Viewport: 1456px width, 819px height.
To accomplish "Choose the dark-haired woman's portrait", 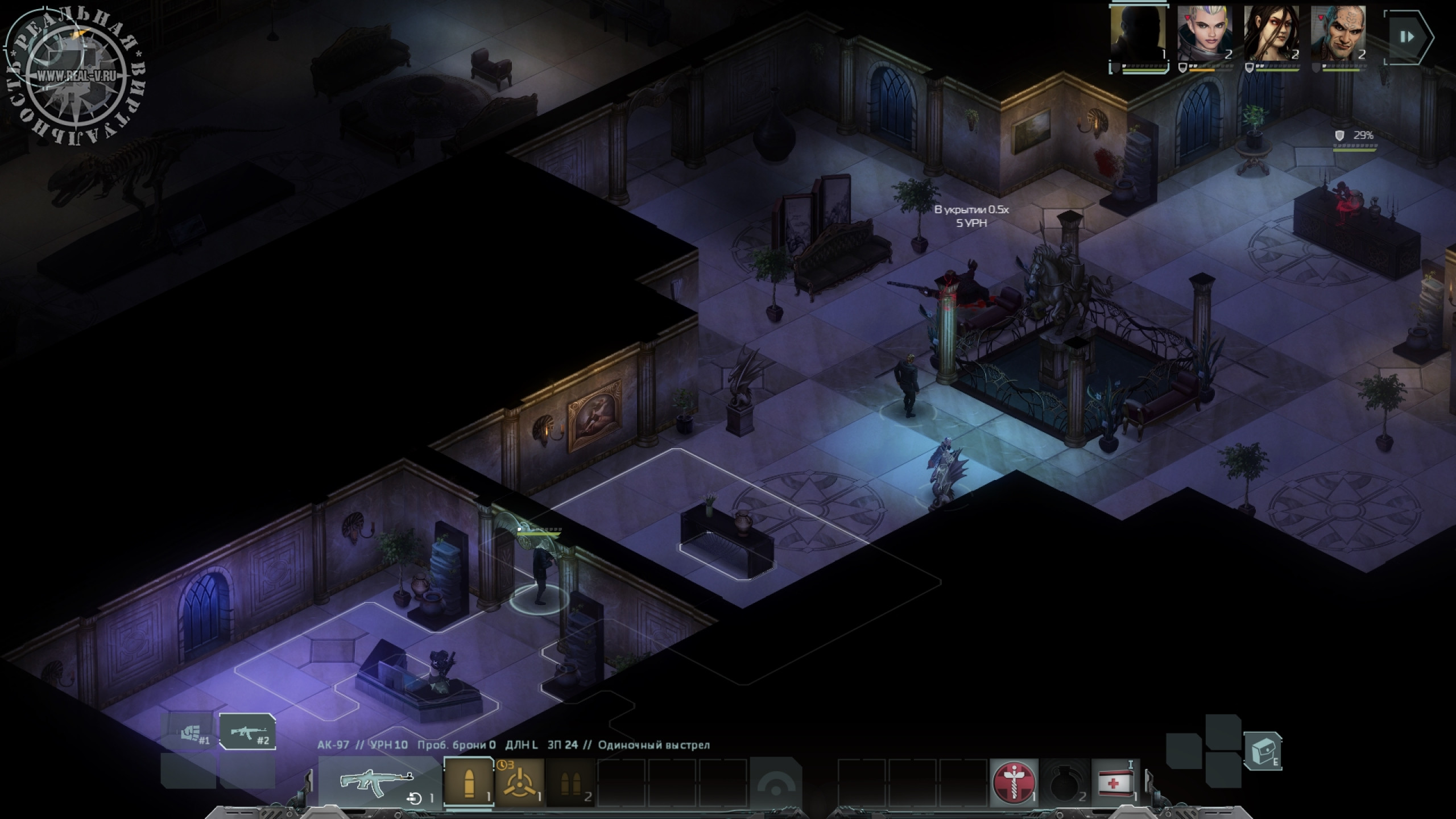I will pyautogui.click(x=1271, y=35).
